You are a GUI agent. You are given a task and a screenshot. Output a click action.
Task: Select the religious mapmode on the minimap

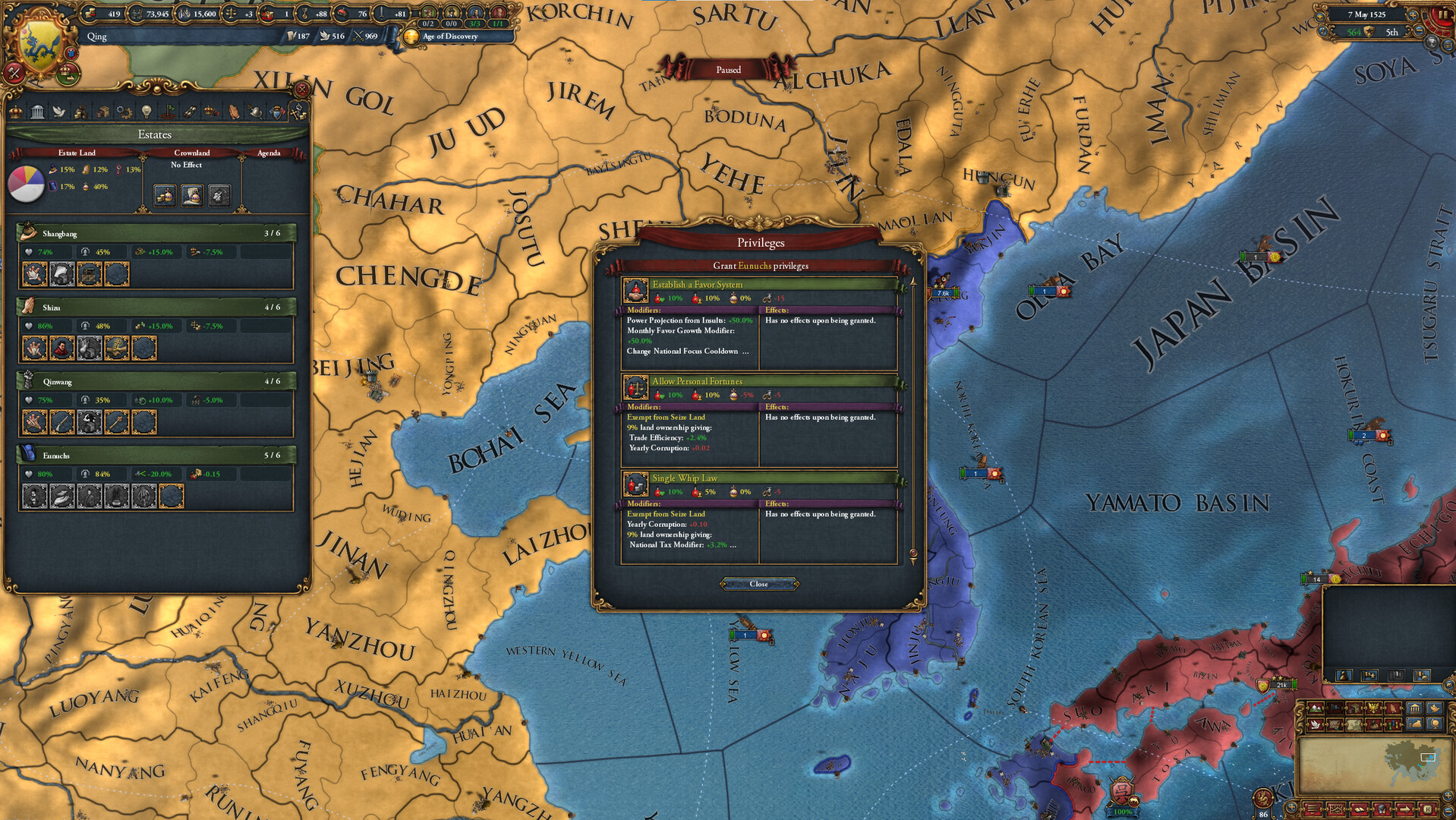tap(1393, 708)
